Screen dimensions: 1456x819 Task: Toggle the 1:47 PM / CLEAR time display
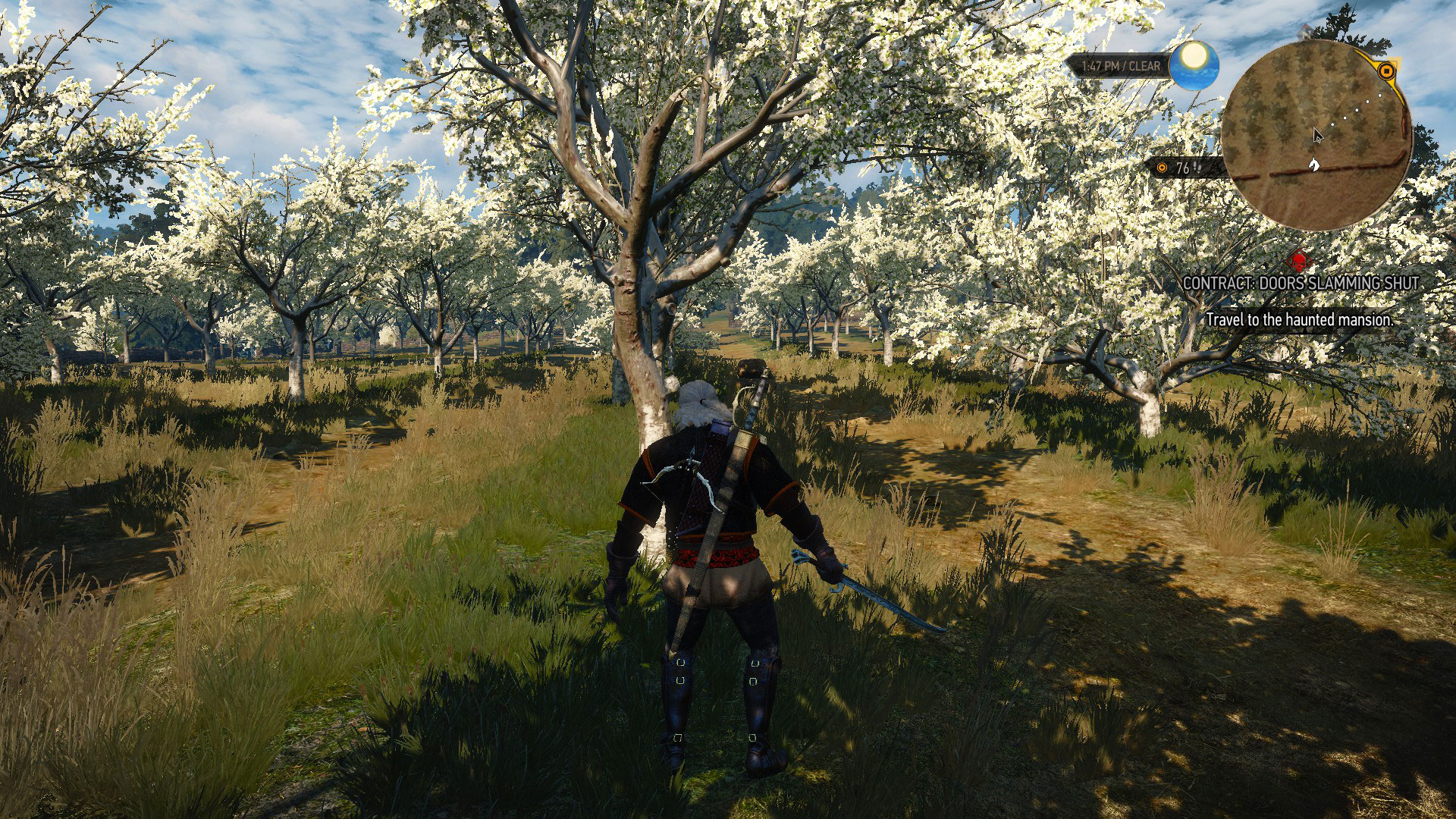[1120, 66]
